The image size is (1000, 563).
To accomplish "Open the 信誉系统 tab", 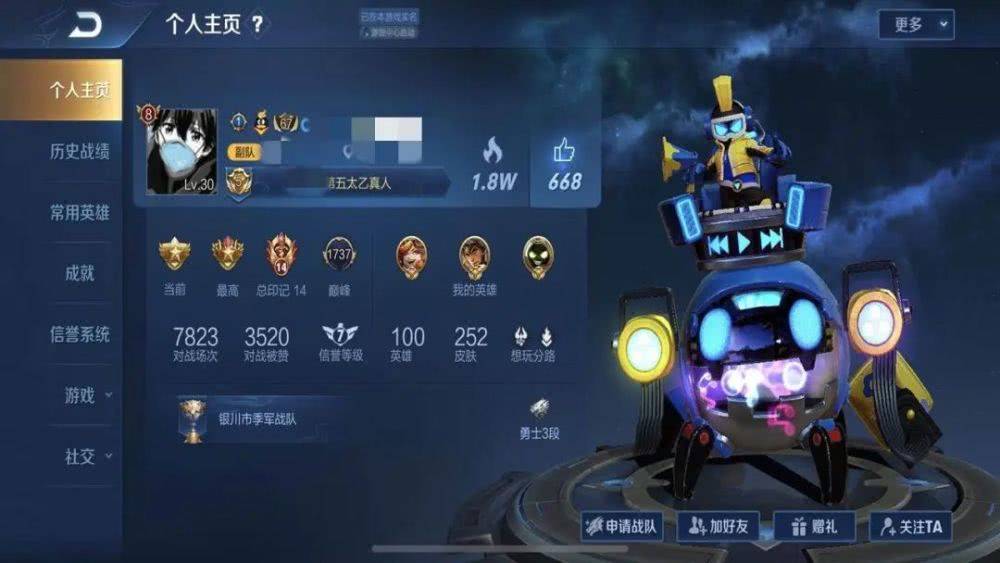I will [x=79, y=334].
